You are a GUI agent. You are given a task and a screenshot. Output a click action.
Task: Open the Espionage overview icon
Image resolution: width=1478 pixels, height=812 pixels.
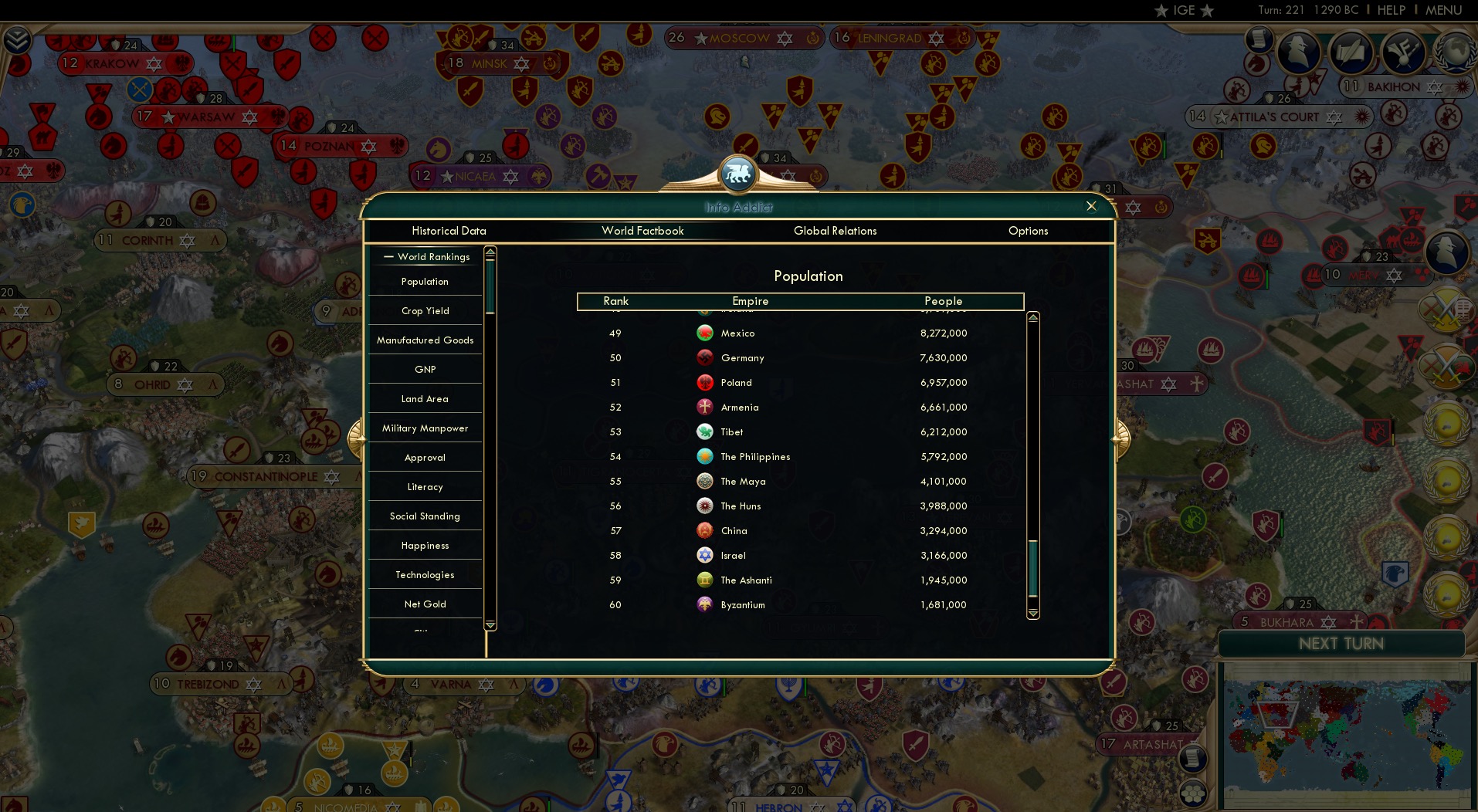(1299, 54)
